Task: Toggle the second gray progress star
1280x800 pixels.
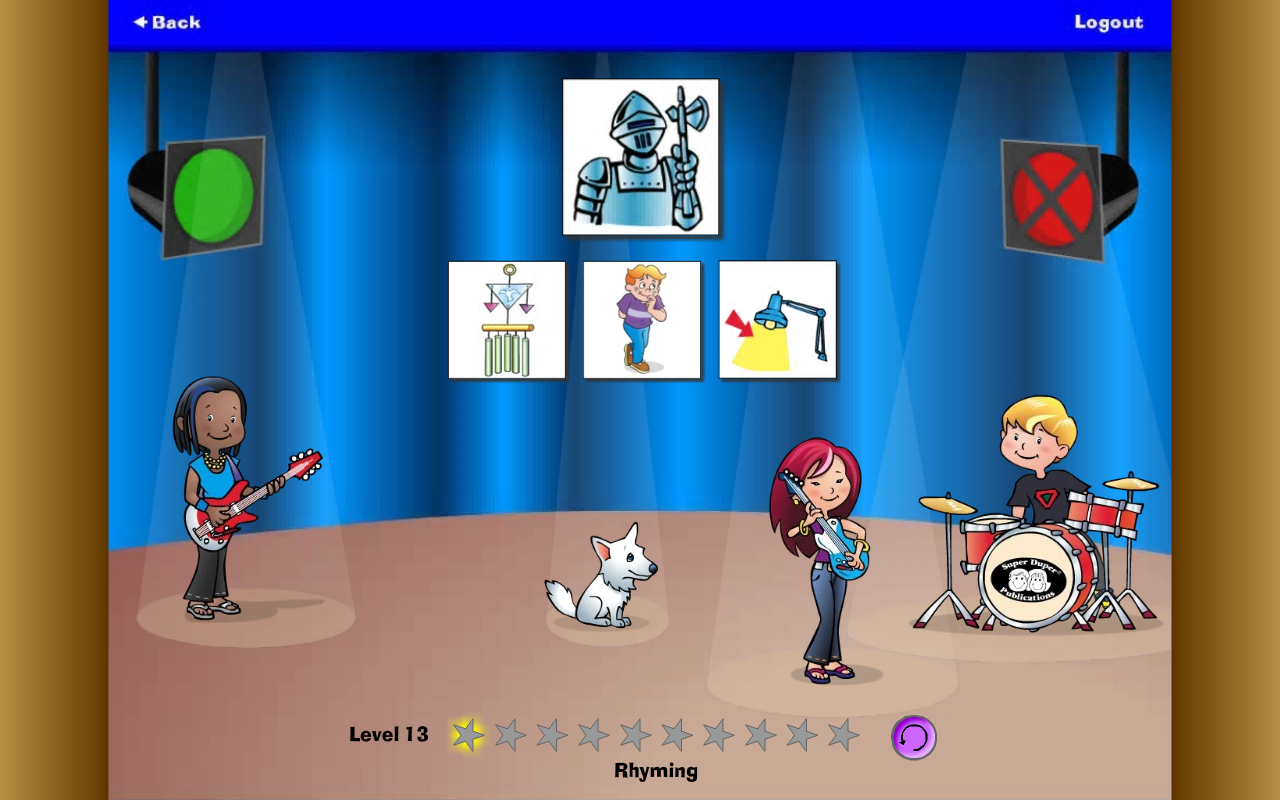Action: tap(509, 735)
